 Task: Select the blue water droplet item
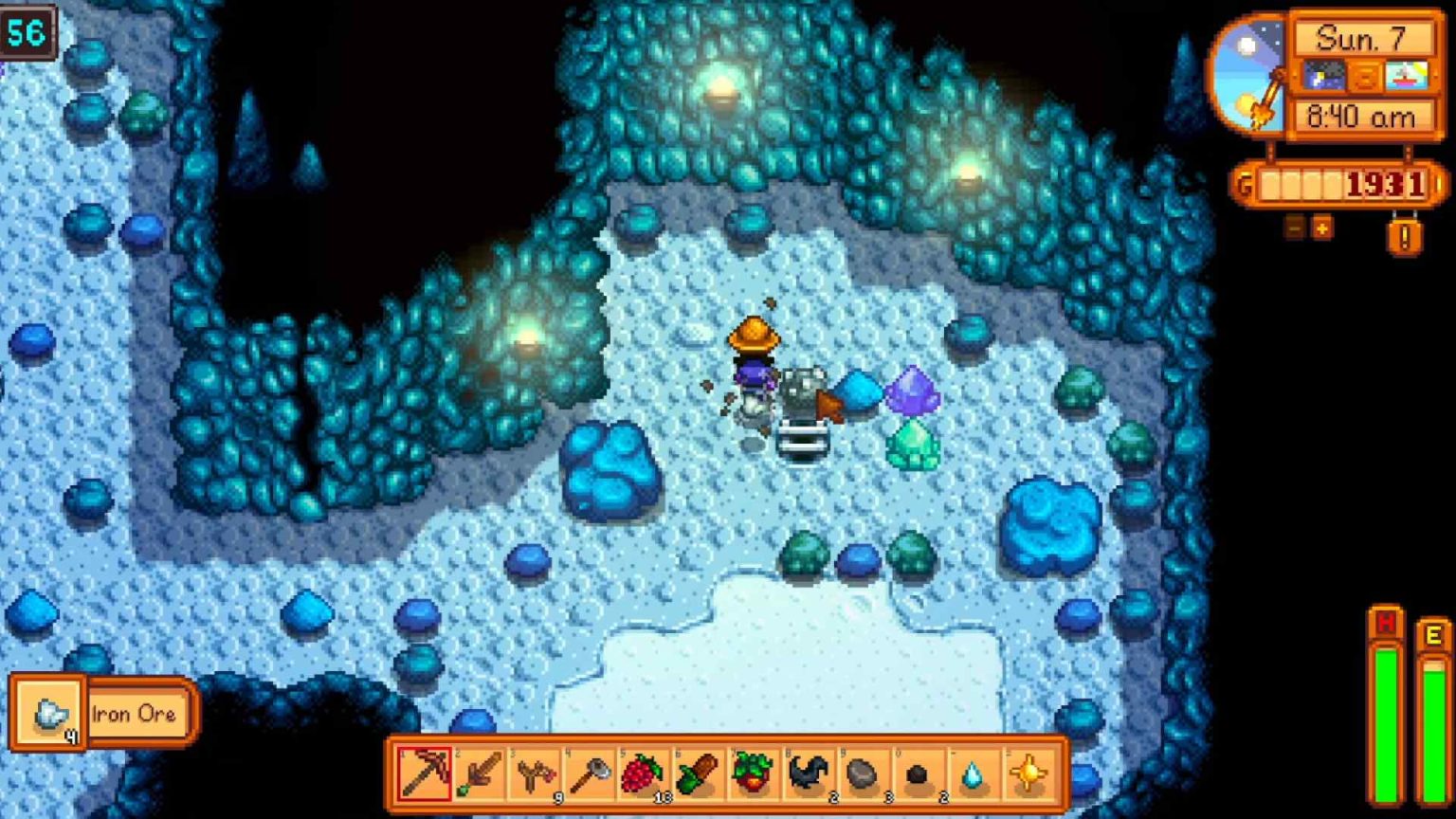point(972,773)
